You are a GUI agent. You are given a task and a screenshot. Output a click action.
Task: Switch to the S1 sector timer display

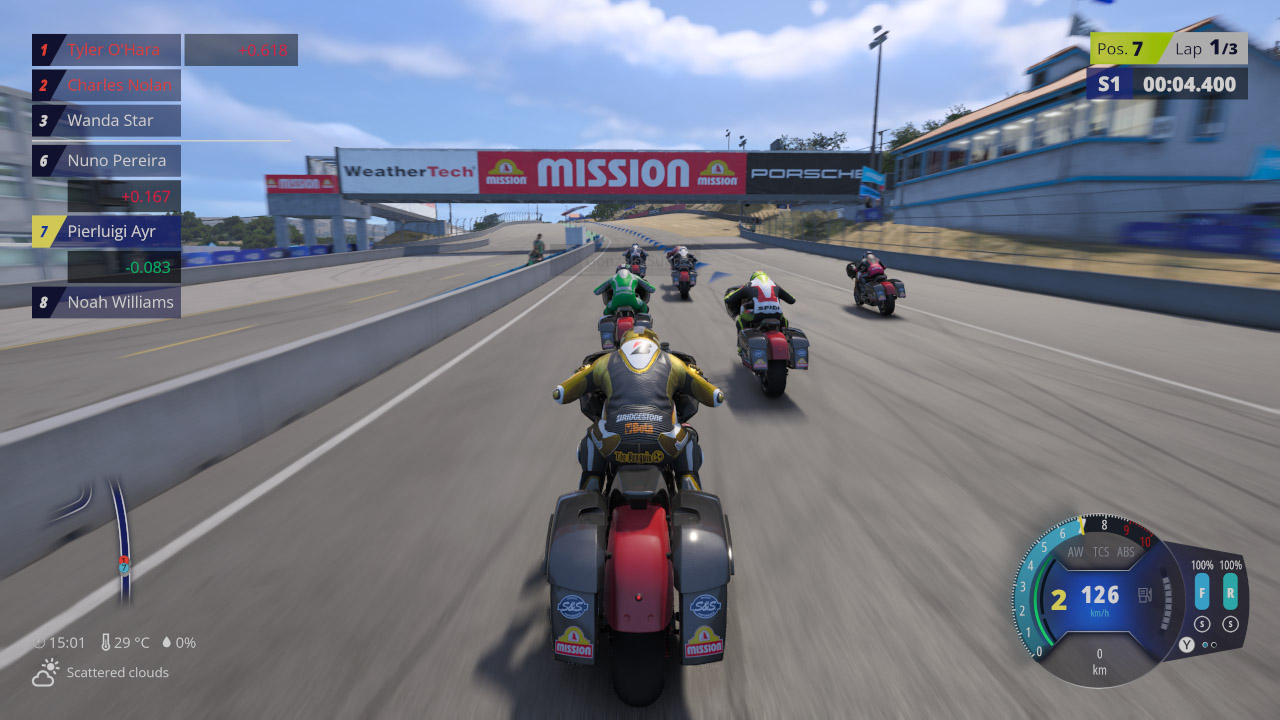click(1108, 84)
